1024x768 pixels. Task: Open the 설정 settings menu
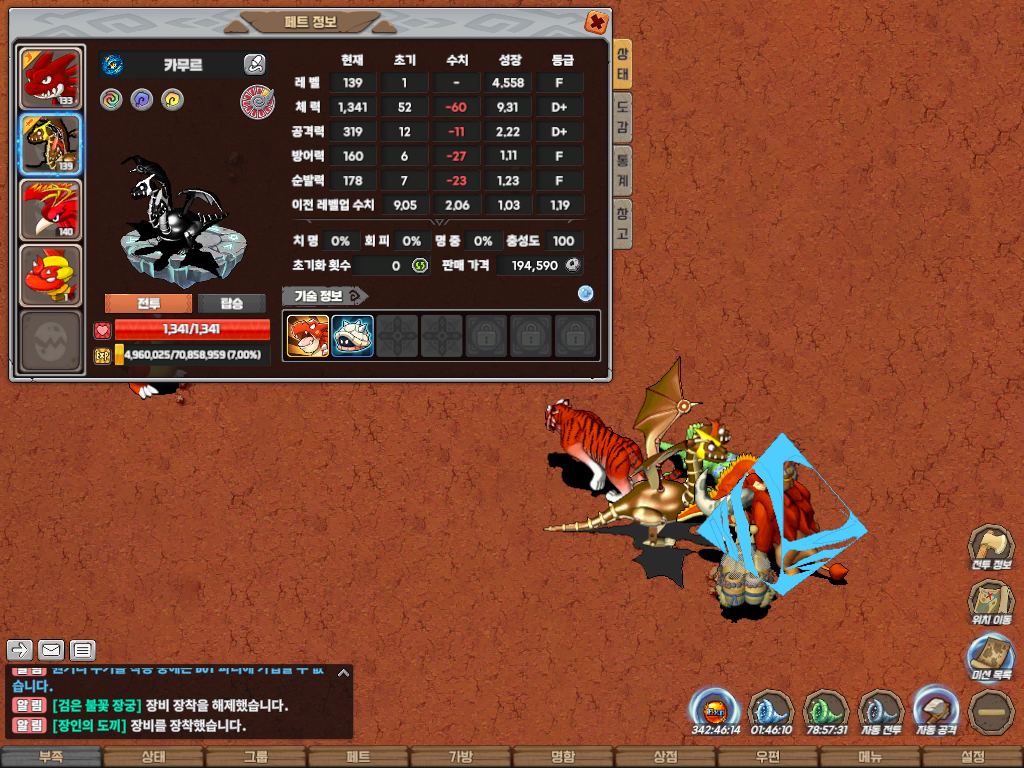[972, 757]
